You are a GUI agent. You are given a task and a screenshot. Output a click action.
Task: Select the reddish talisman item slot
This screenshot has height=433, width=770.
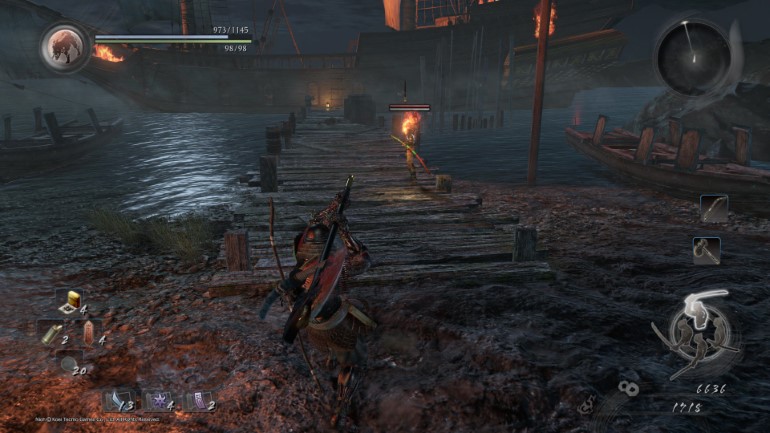pos(89,333)
